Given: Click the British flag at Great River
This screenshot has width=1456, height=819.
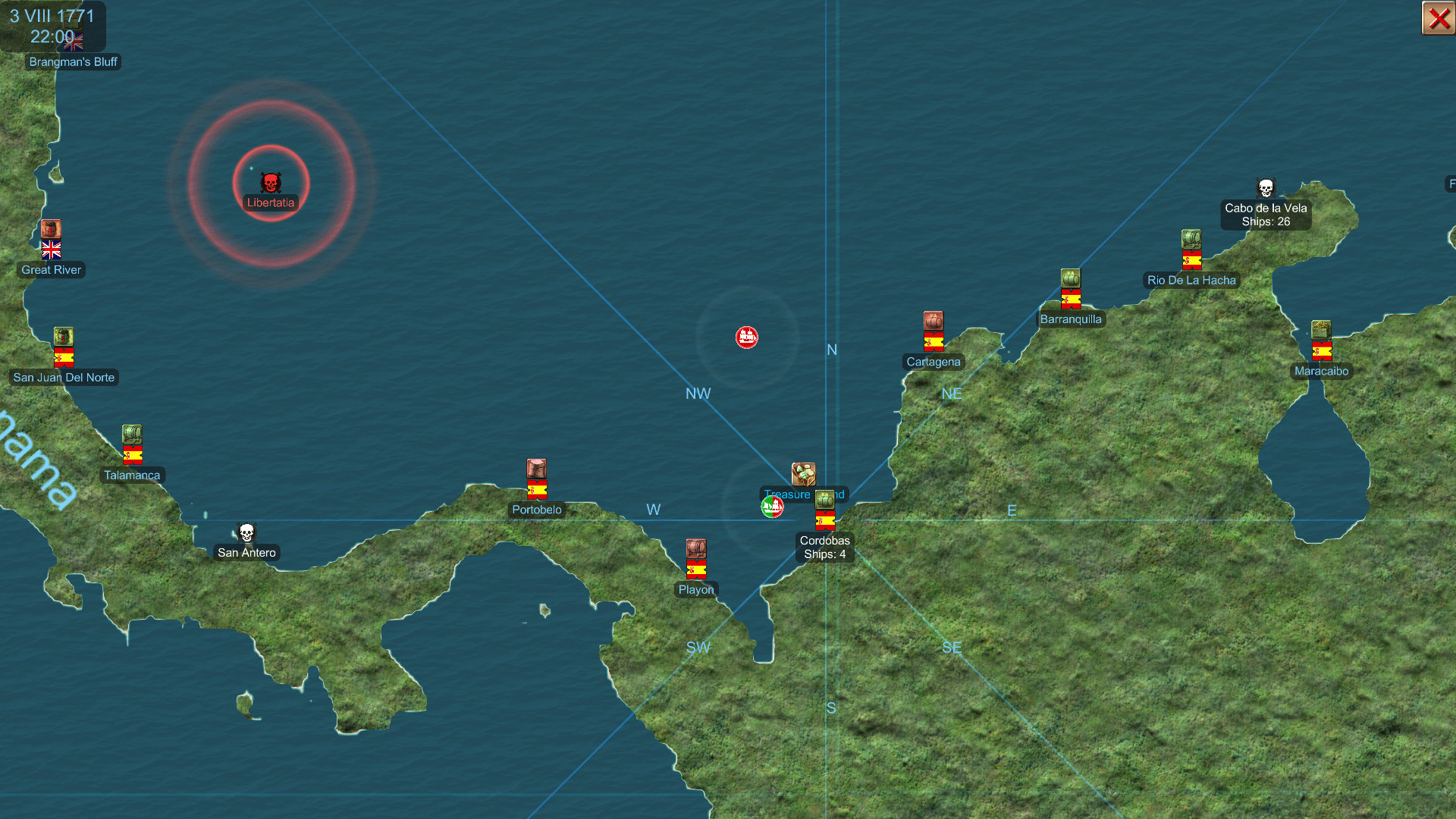Looking at the screenshot, I should pyautogui.click(x=51, y=250).
